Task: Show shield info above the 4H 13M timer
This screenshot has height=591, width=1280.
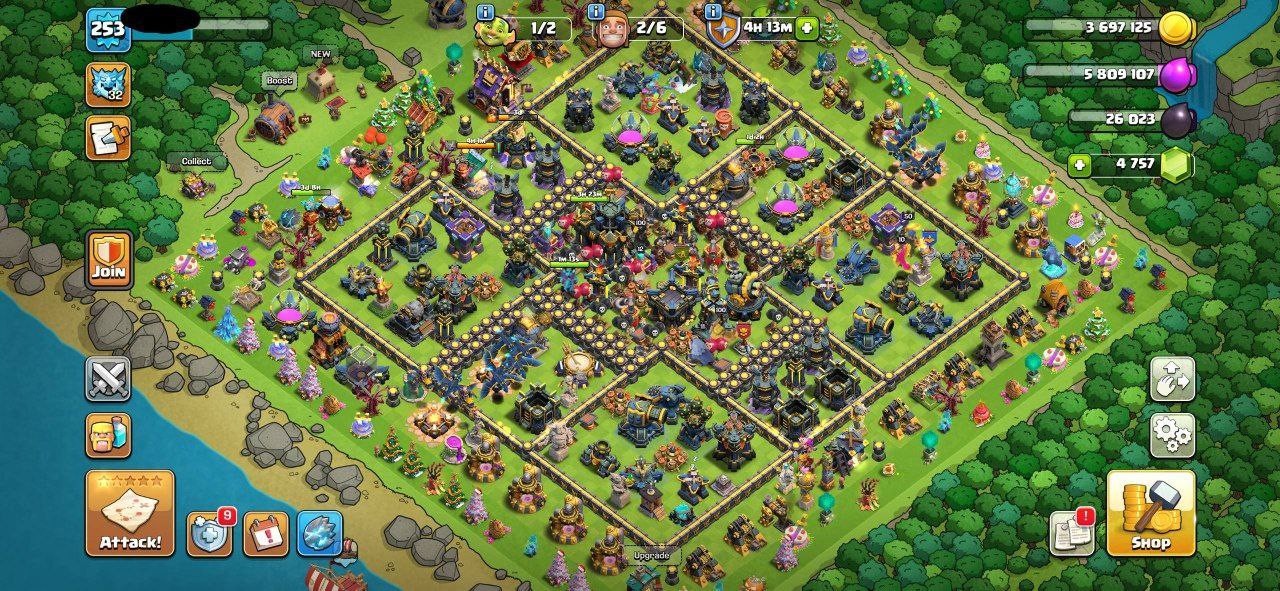Action: coord(713,12)
